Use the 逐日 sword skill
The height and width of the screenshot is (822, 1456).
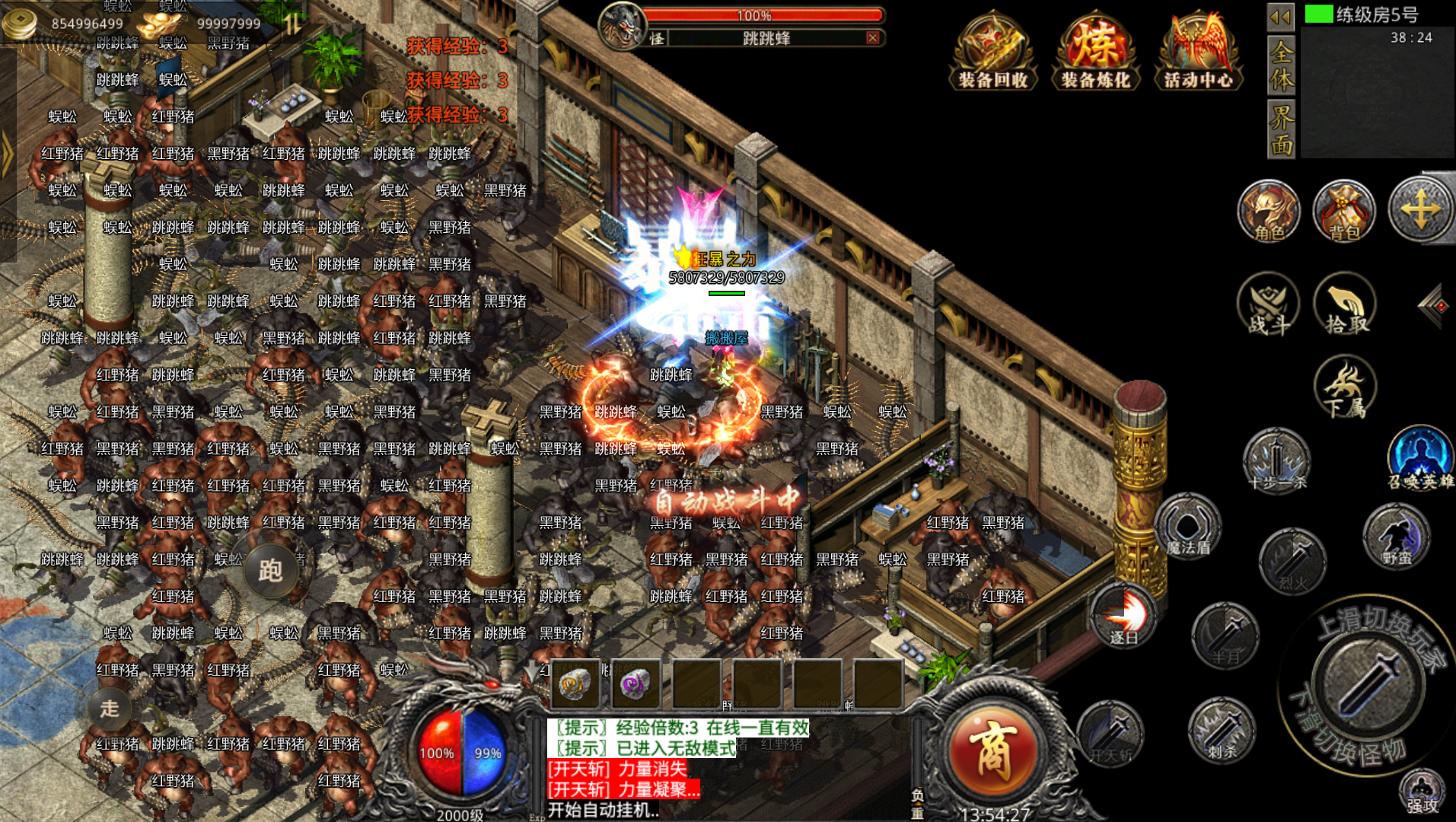(1123, 615)
